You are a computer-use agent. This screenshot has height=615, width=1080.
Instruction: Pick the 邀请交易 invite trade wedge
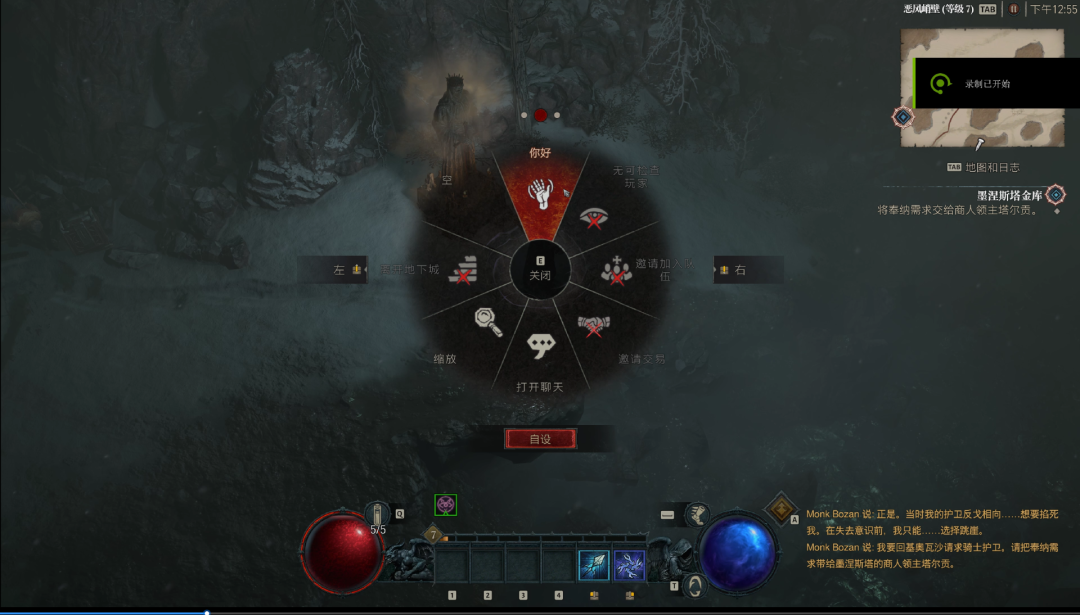592,325
